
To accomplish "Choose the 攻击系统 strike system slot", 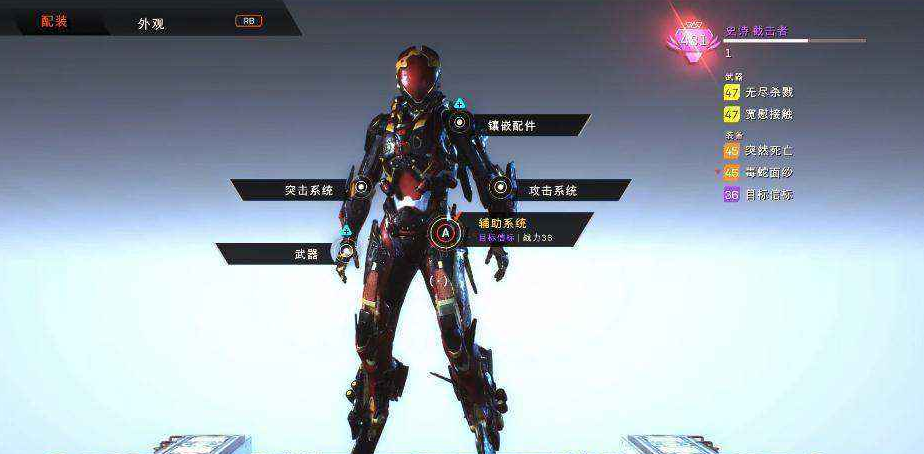I will point(552,189).
